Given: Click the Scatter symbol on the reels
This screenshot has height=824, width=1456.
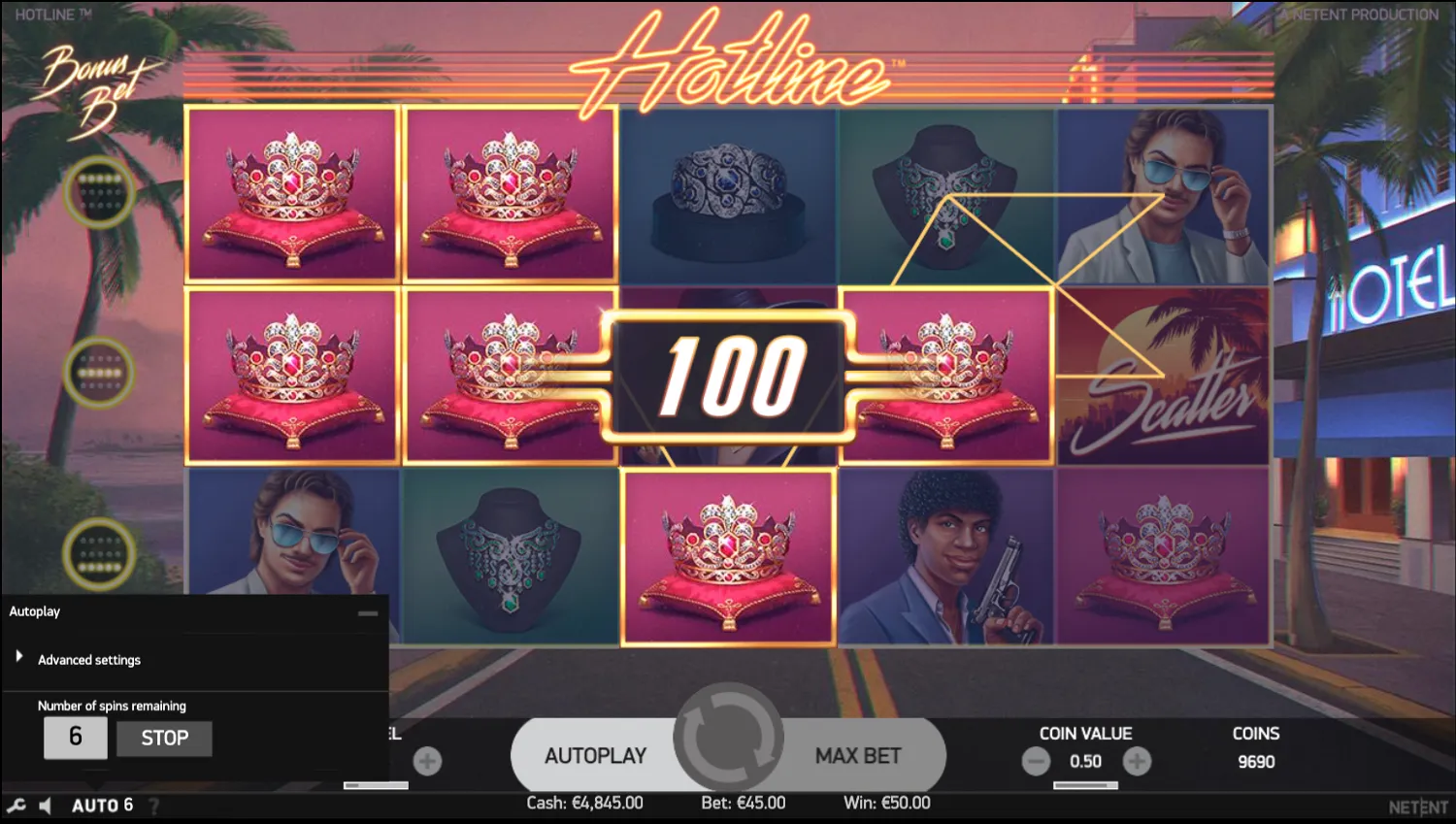Looking at the screenshot, I should 1162,376.
